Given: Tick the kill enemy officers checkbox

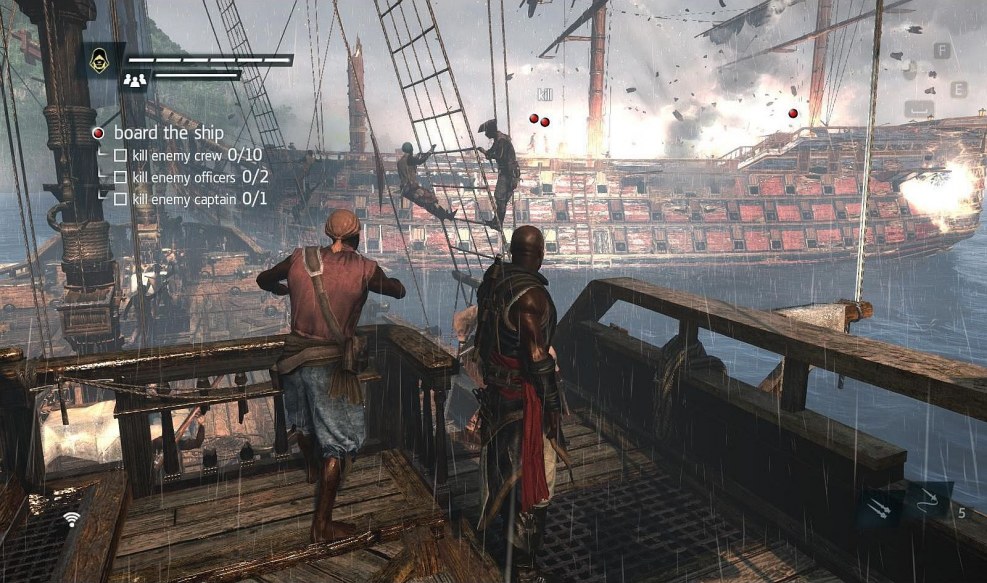Looking at the screenshot, I should tap(120, 177).
